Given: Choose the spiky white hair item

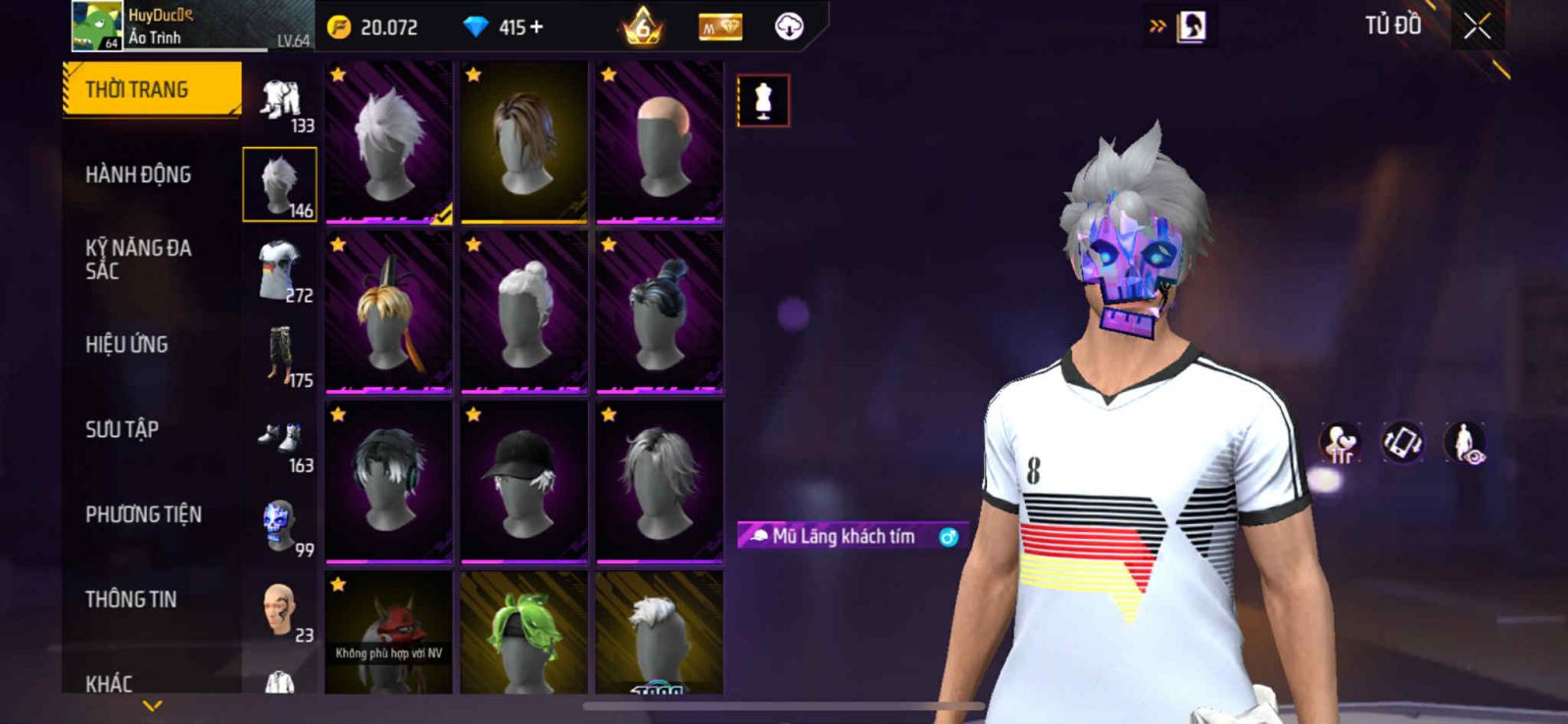Looking at the screenshot, I should pyautogui.click(x=389, y=142).
